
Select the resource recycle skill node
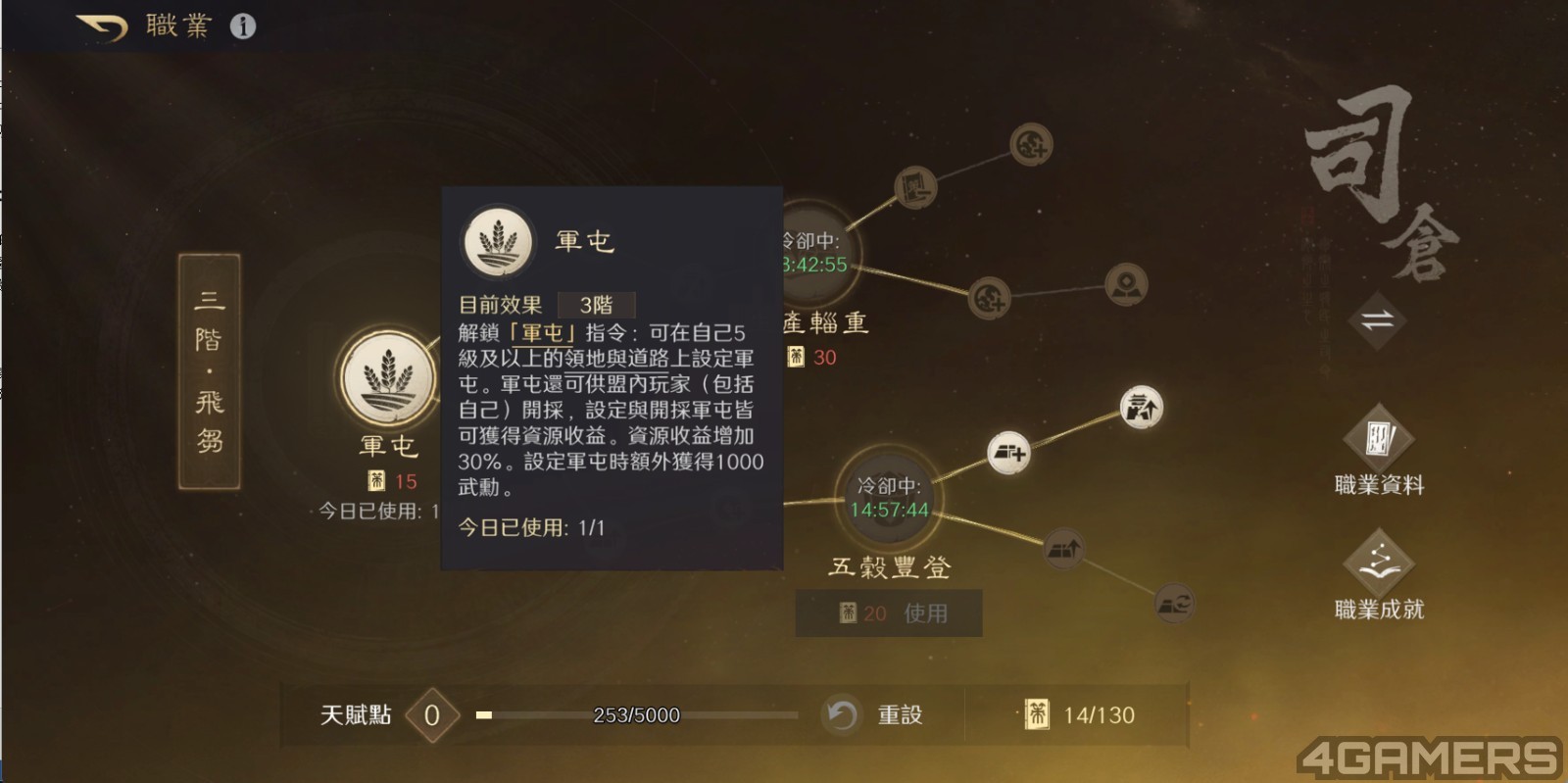pos(1173,604)
